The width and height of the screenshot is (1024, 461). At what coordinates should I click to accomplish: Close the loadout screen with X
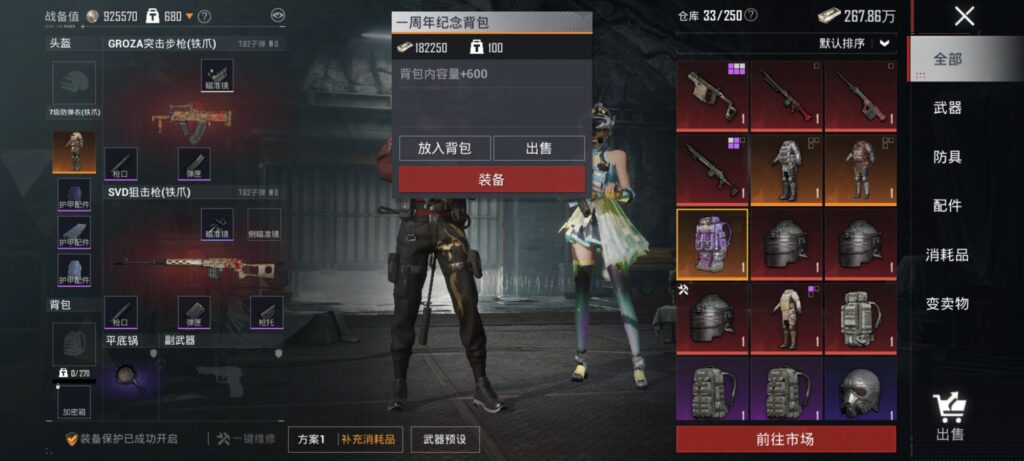tap(964, 16)
